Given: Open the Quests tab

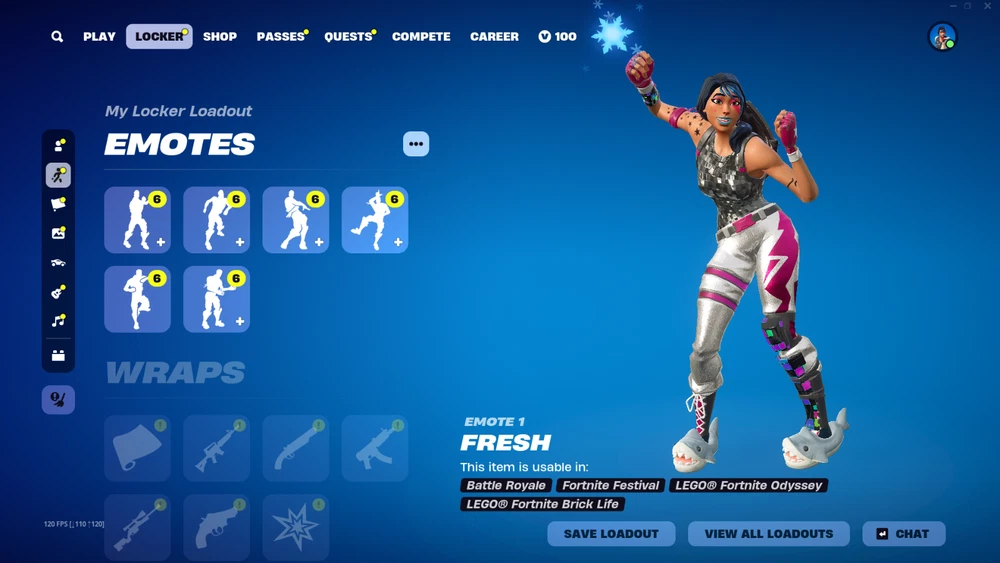Looking at the screenshot, I should (348, 37).
